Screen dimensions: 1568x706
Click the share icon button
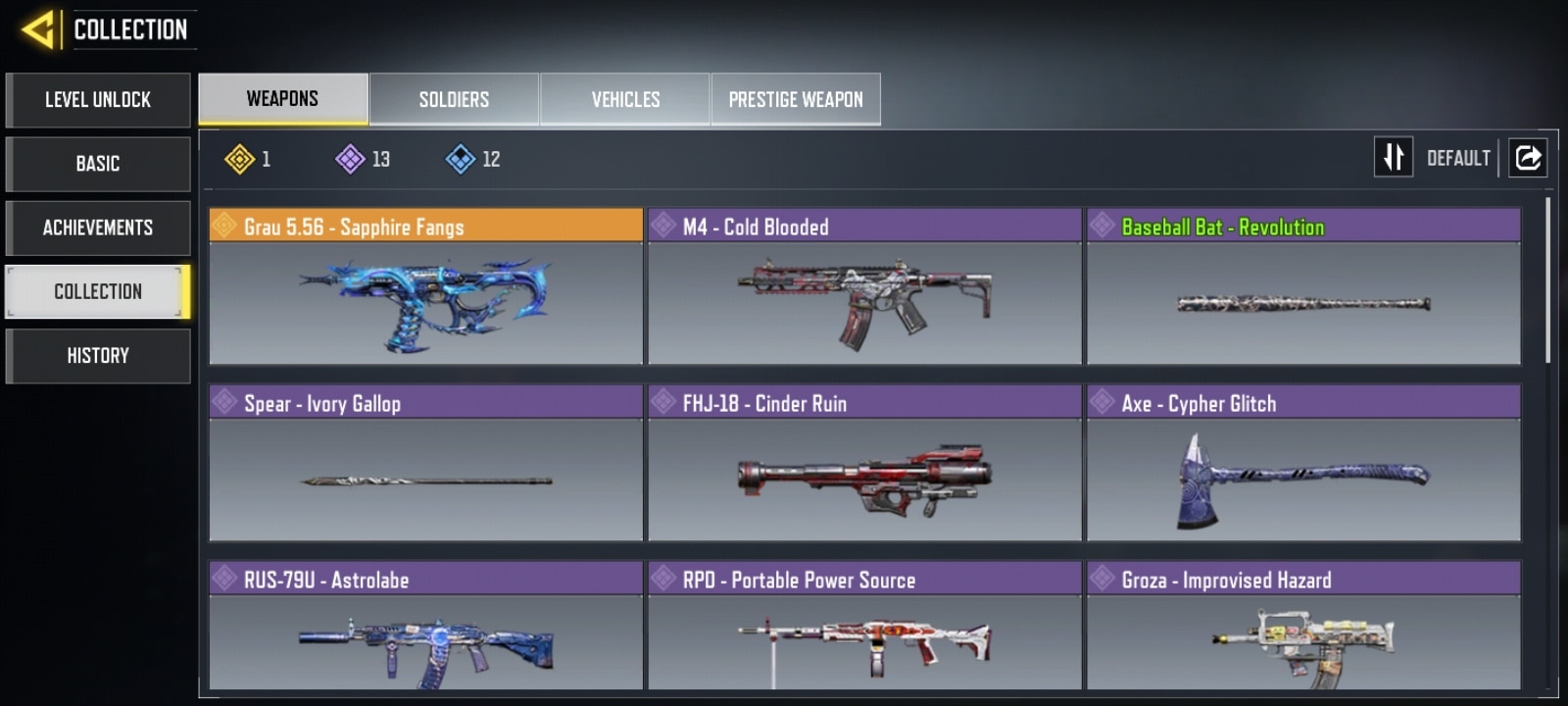click(1528, 157)
